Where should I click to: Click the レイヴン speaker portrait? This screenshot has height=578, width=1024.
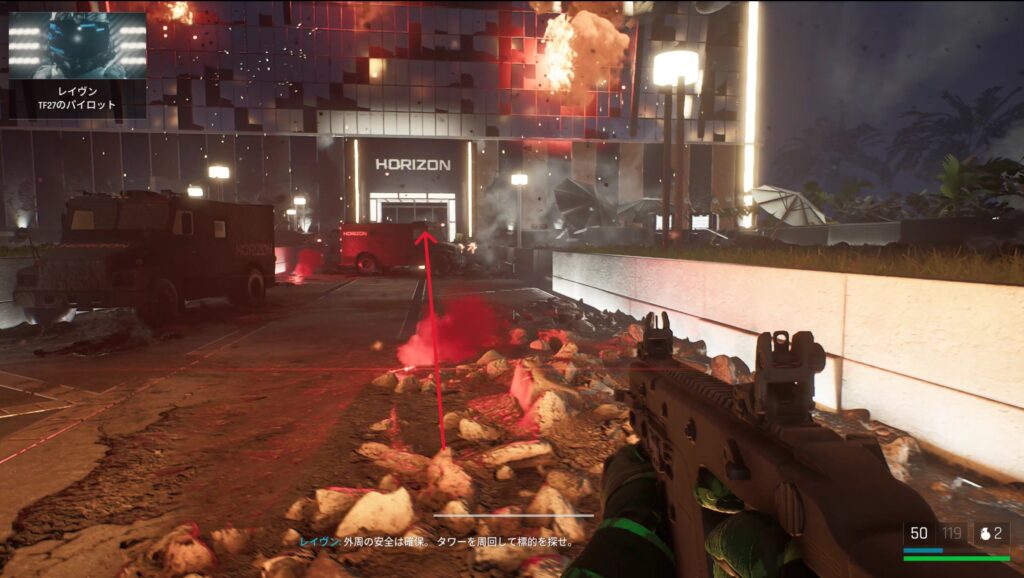(x=77, y=46)
